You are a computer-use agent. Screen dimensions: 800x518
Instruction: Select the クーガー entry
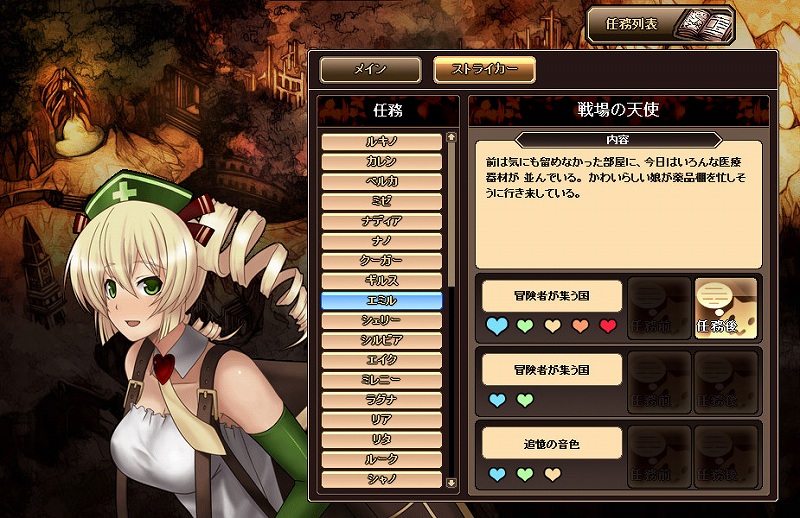[x=381, y=261]
